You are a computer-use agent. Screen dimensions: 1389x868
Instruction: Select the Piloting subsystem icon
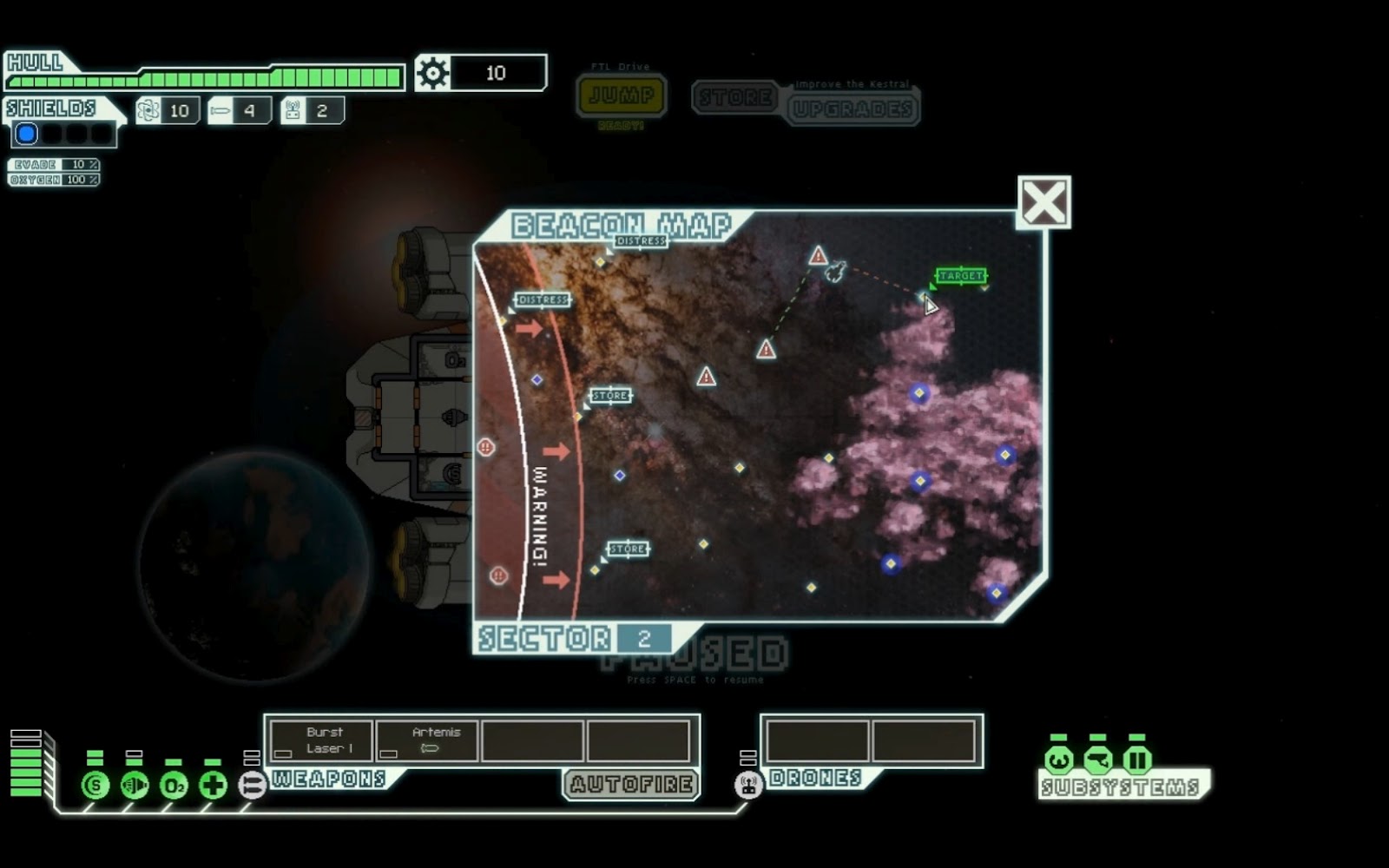pos(1058,761)
